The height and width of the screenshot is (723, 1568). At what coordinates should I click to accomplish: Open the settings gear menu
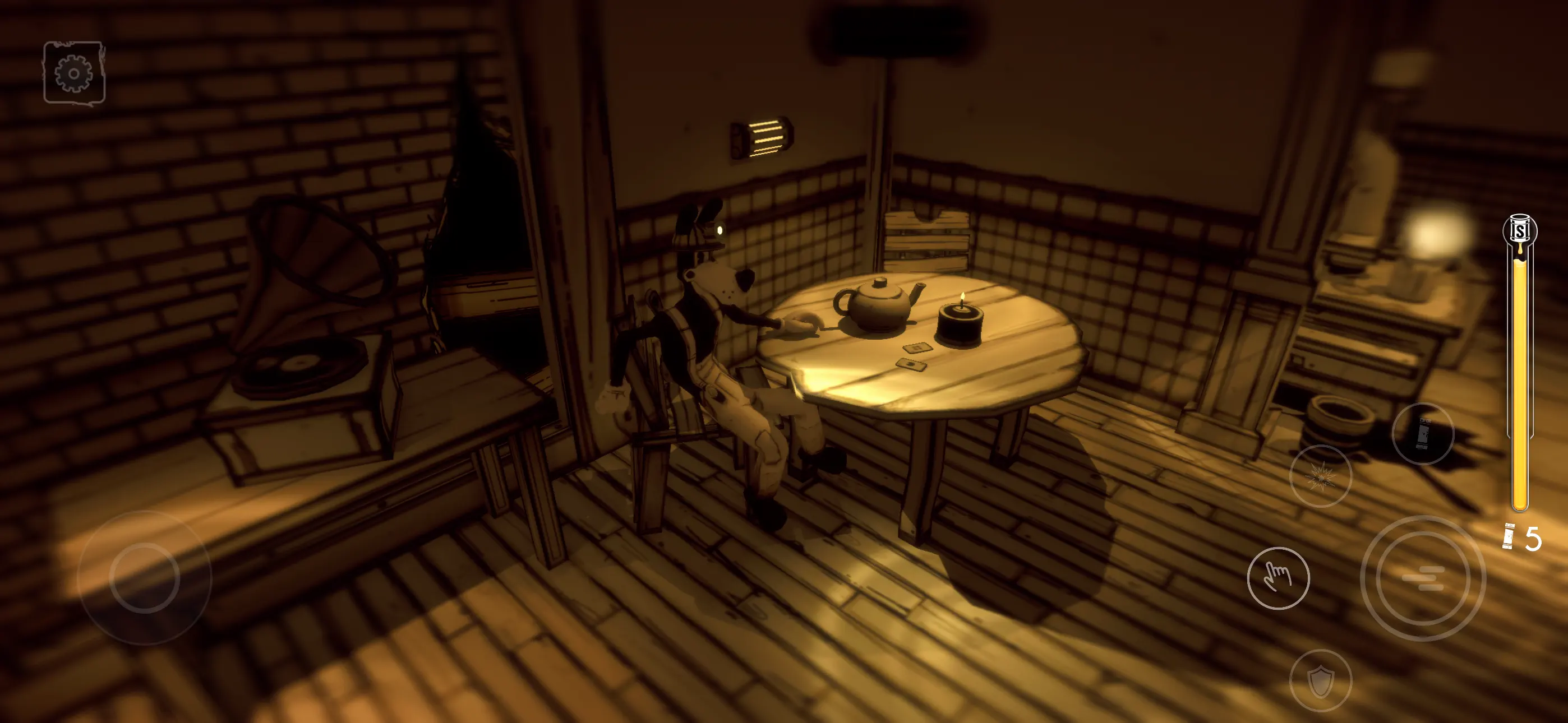[x=73, y=73]
